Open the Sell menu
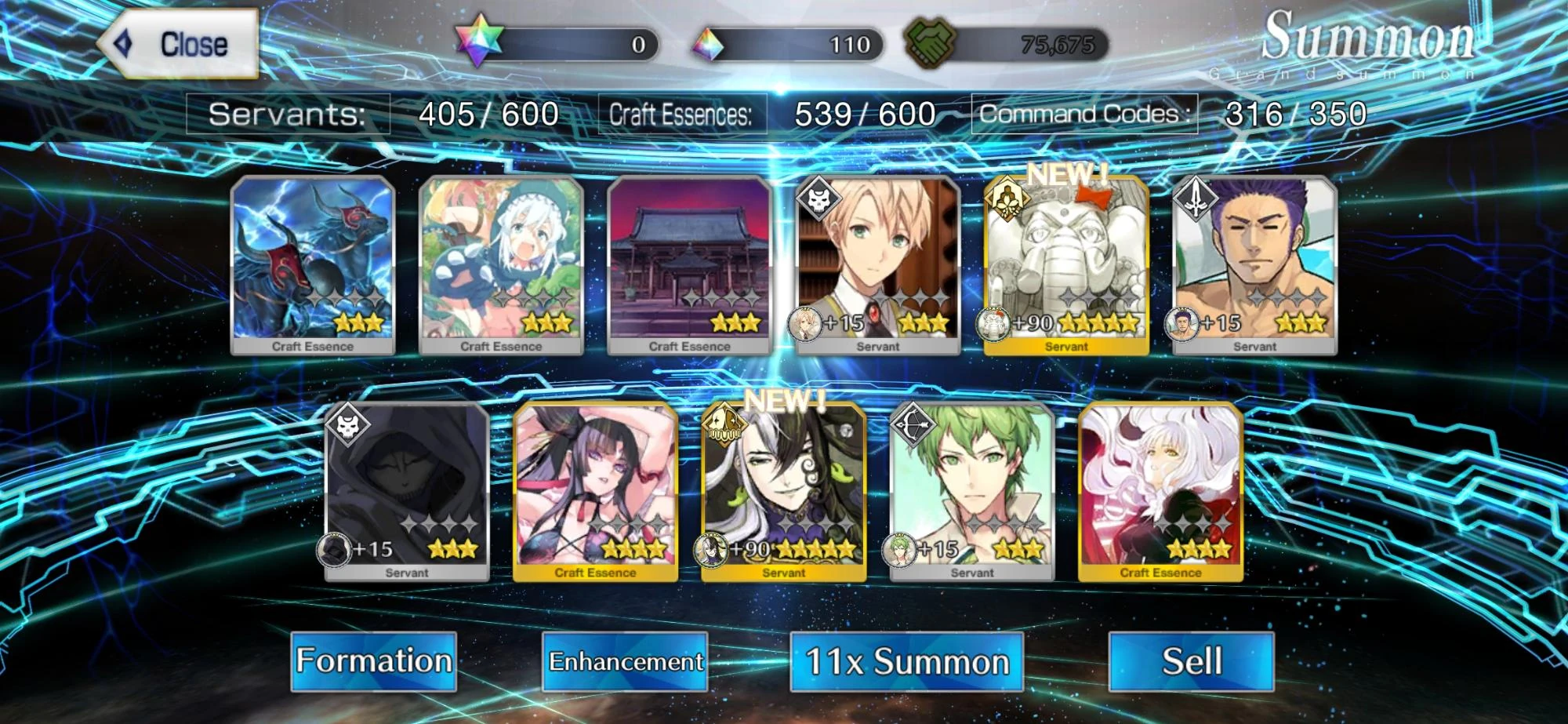This screenshot has width=1568, height=724. coord(1190,661)
